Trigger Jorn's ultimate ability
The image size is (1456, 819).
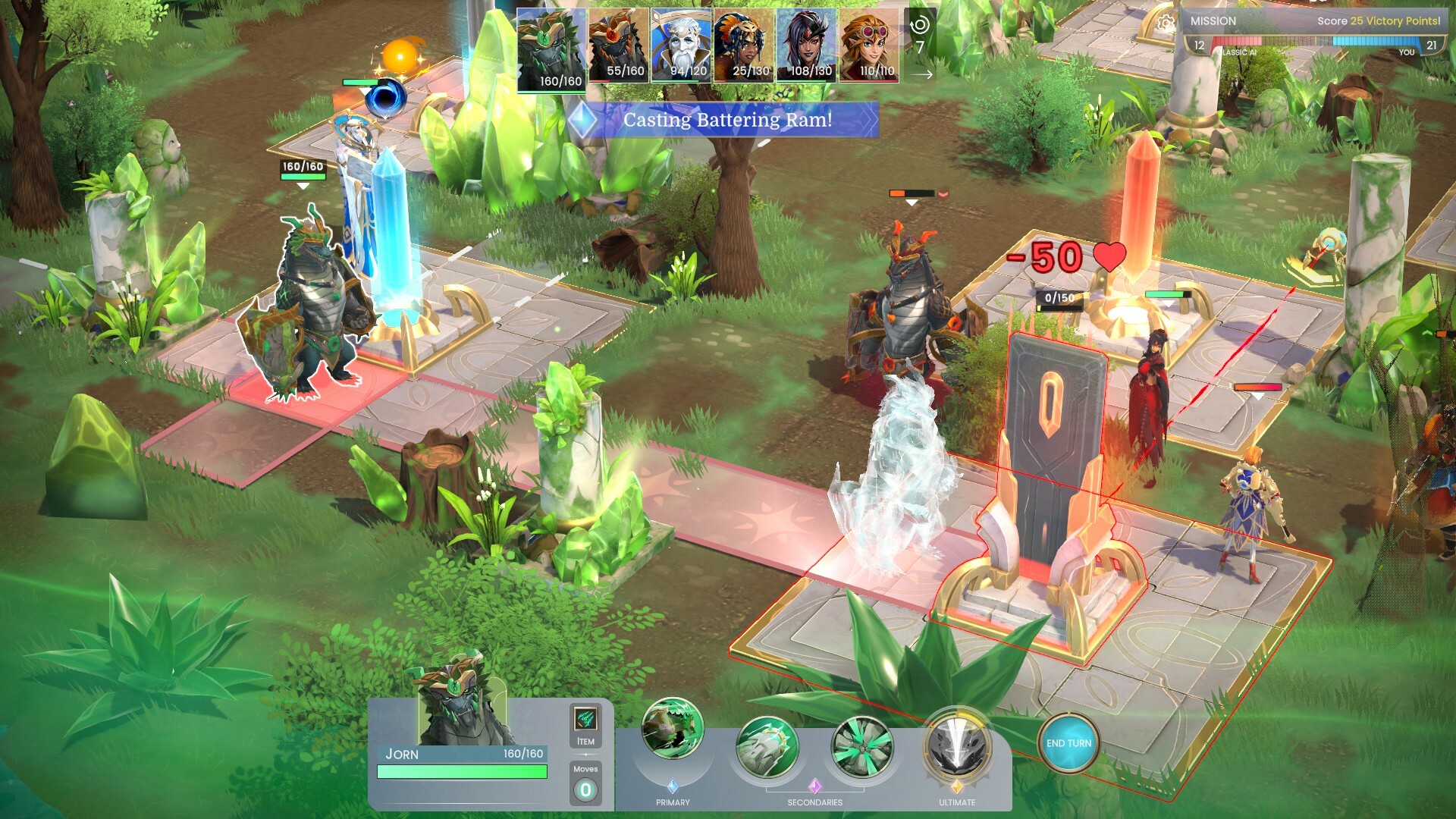pos(956,746)
